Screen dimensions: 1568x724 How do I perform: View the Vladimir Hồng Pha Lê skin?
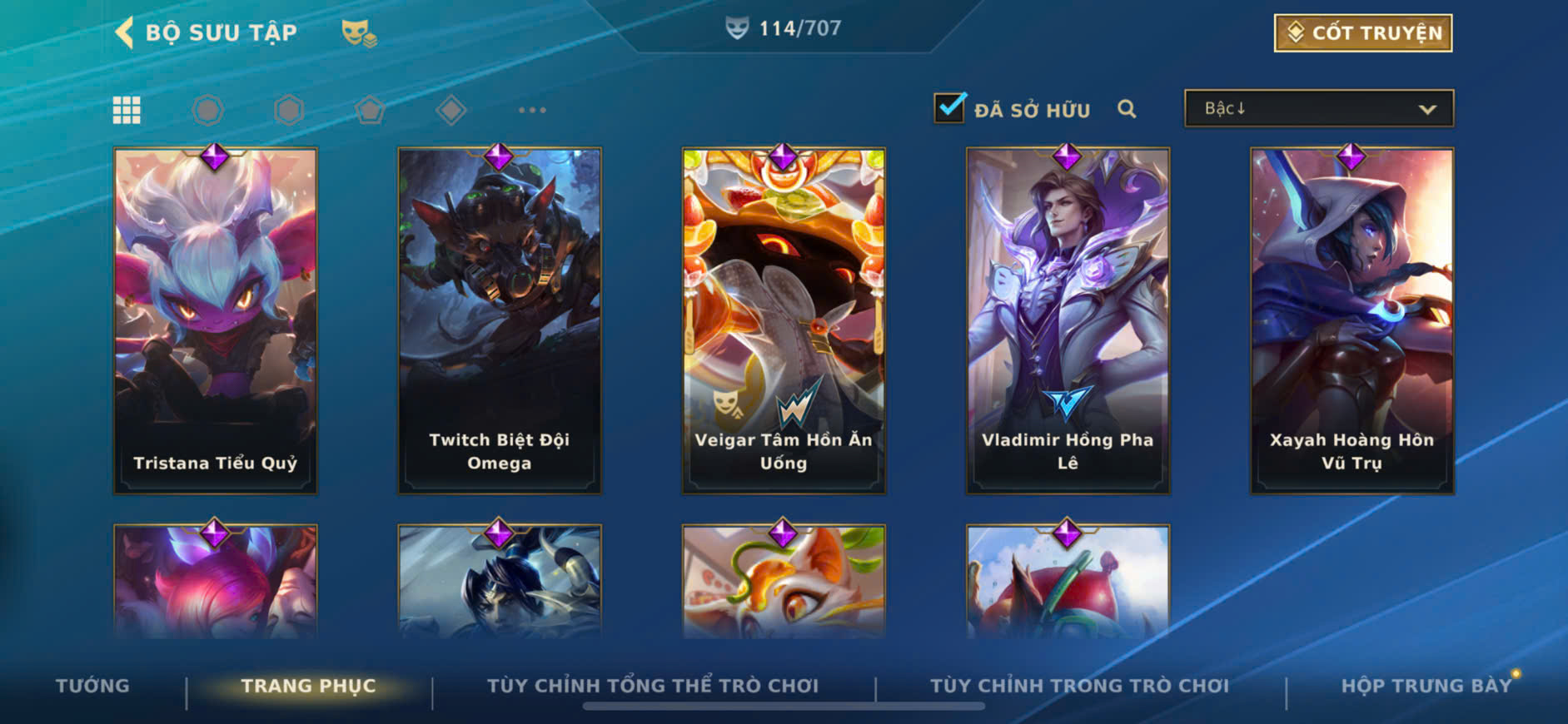click(x=1068, y=320)
